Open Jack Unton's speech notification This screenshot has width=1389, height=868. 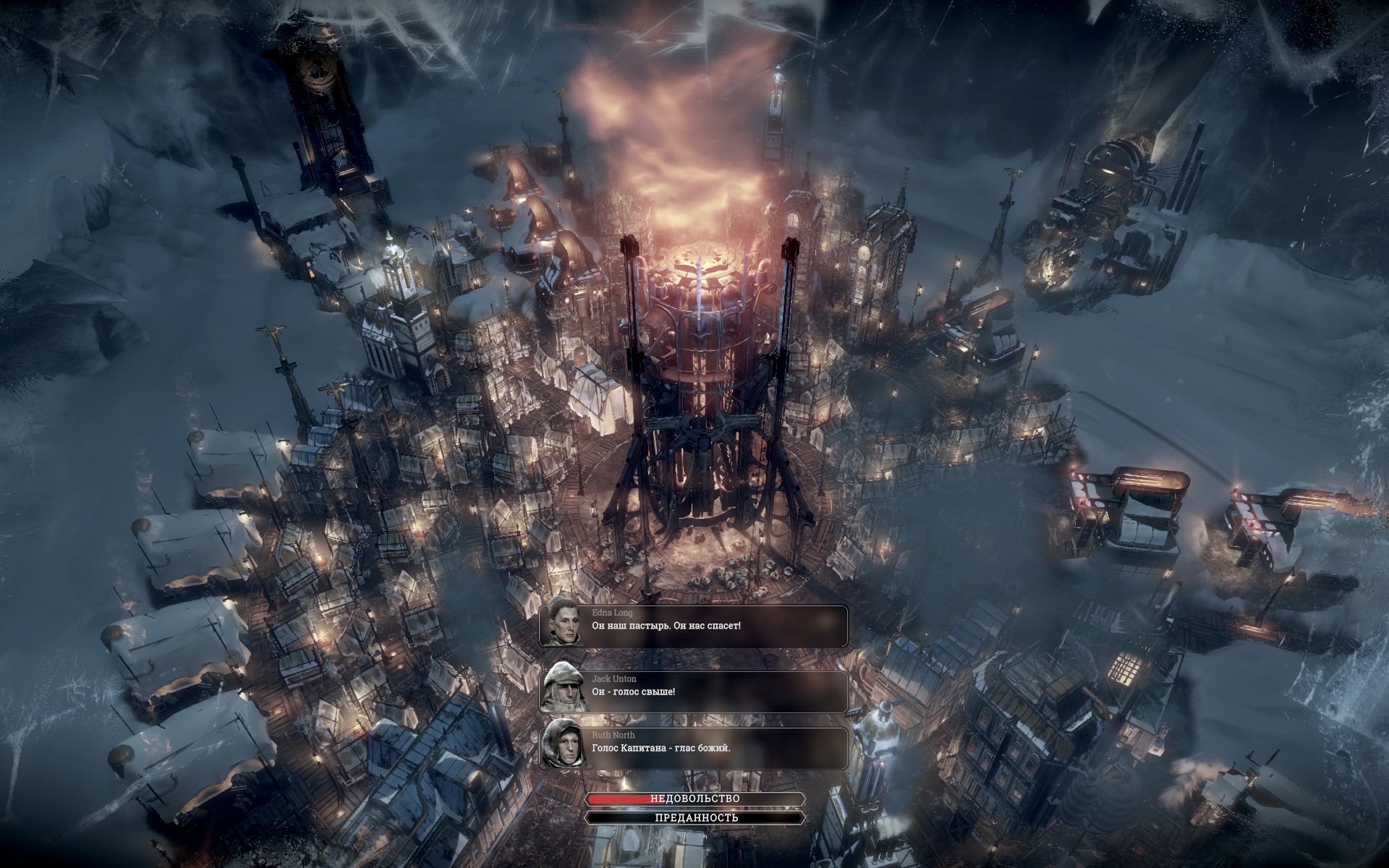pos(694,692)
